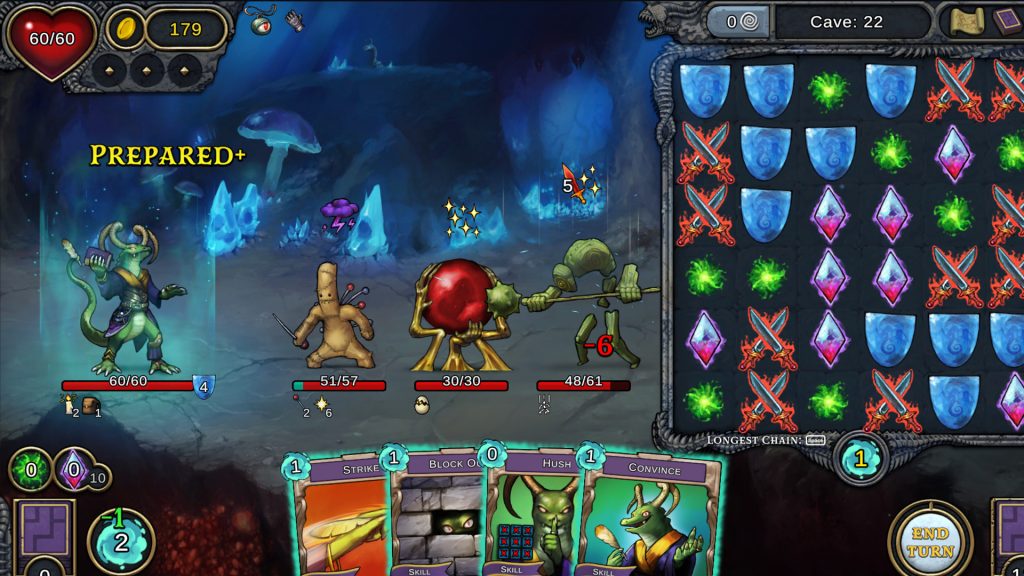Click the longest chain counter orb
1024x576 pixels.
point(859,458)
